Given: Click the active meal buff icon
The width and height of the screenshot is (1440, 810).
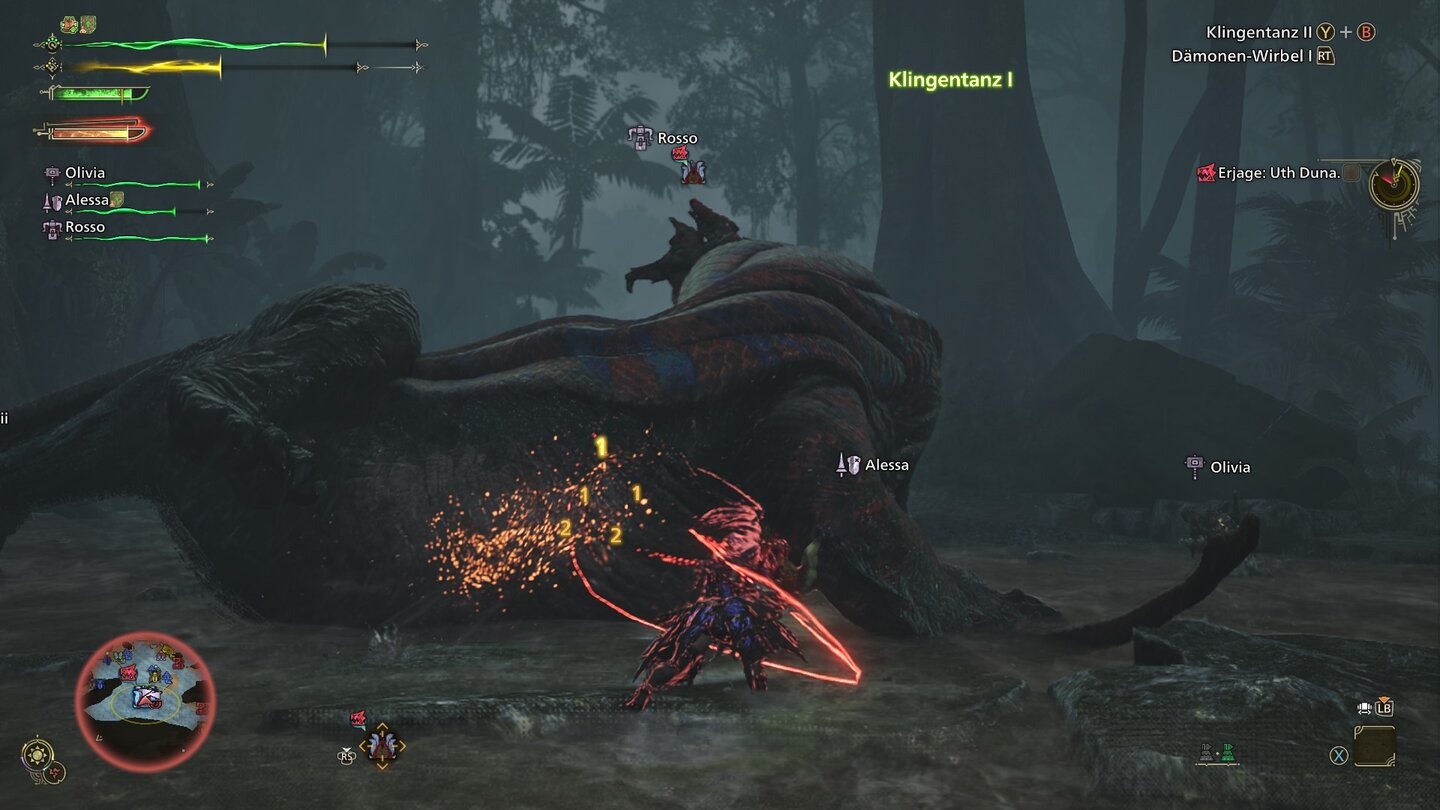Looking at the screenshot, I should click(69, 24).
